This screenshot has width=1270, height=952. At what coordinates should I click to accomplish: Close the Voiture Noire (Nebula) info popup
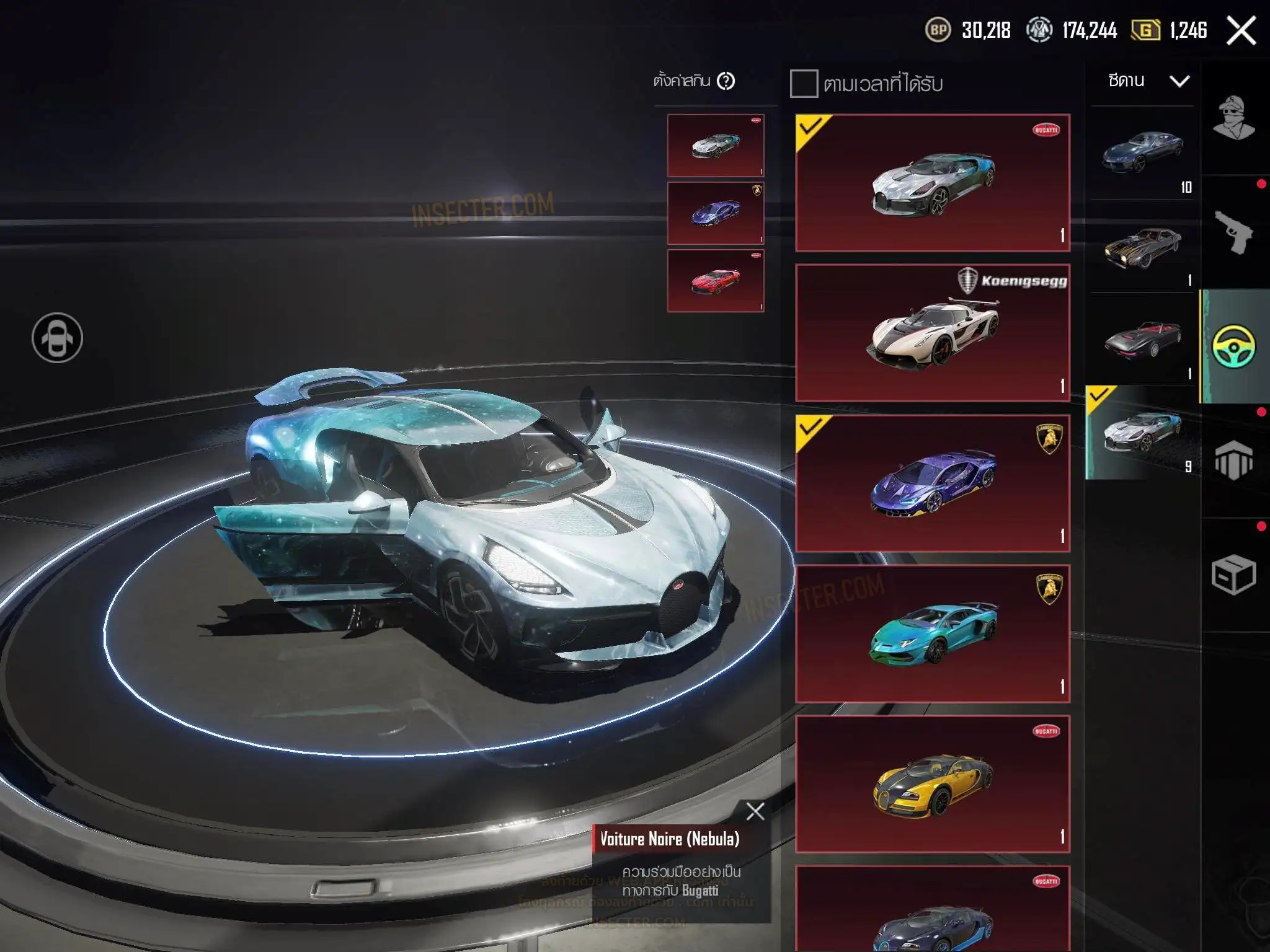[755, 811]
